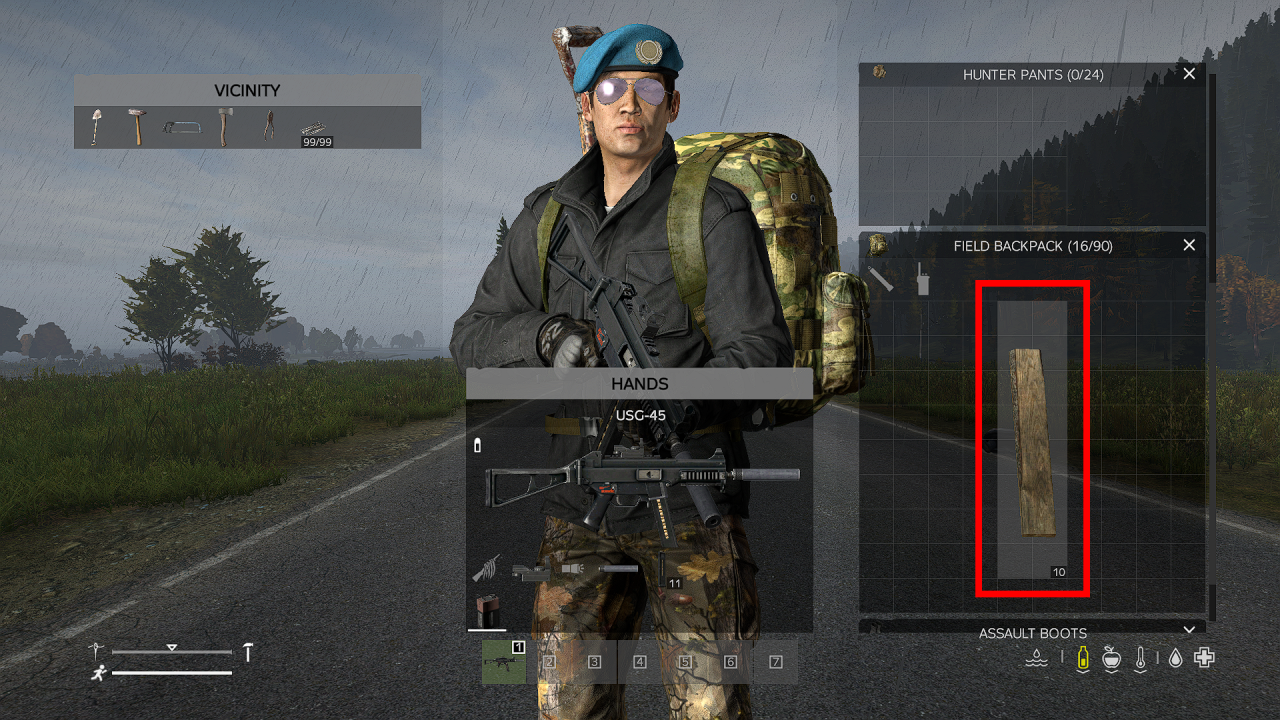Image resolution: width=1280 pixels, height=720 pixels.
Task: Collapse the Field Backpack panel header
Action: pyautogui.click(x=1033, y=245)
